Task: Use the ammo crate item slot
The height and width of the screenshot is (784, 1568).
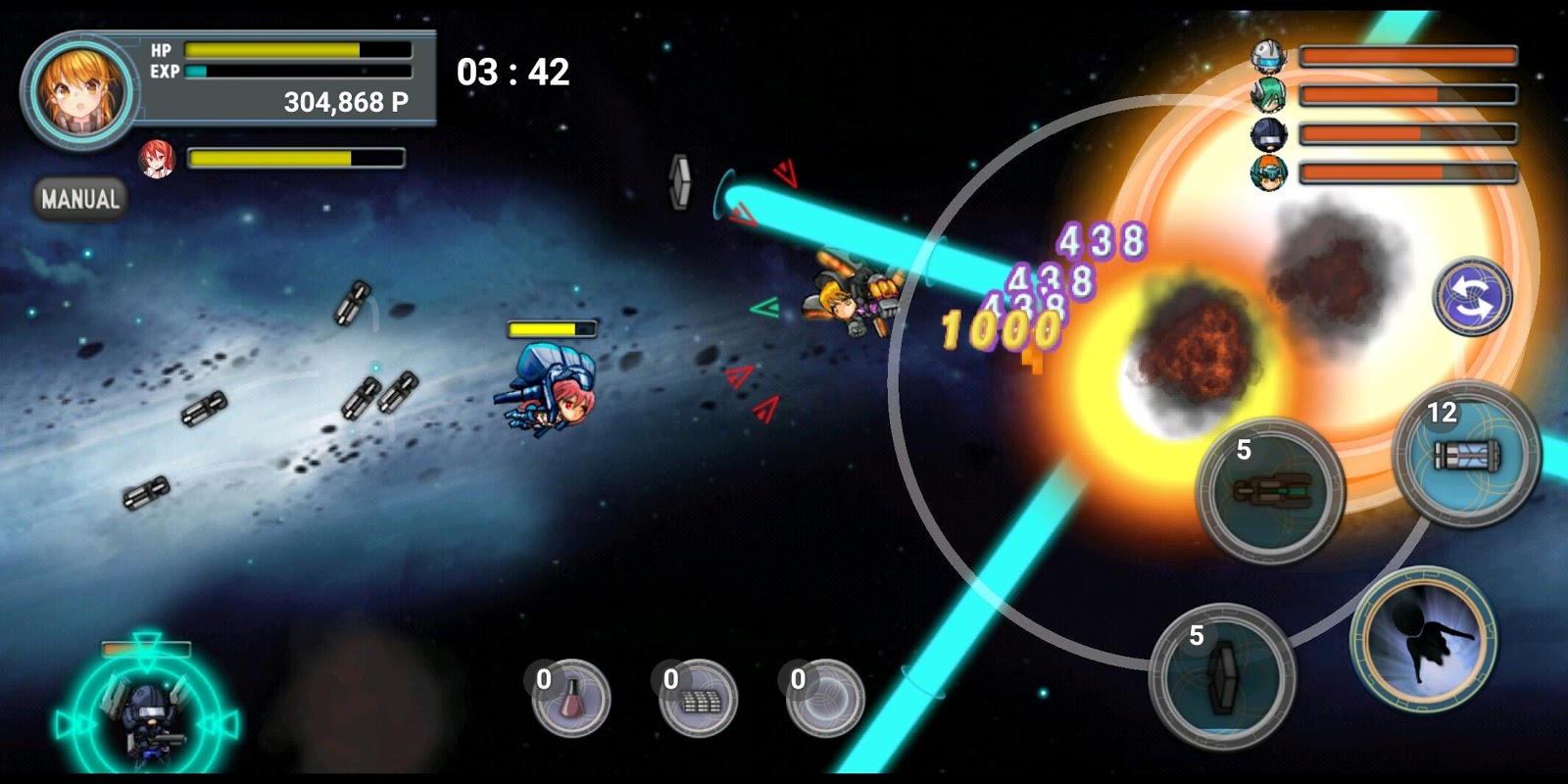Action: [698, 699]
